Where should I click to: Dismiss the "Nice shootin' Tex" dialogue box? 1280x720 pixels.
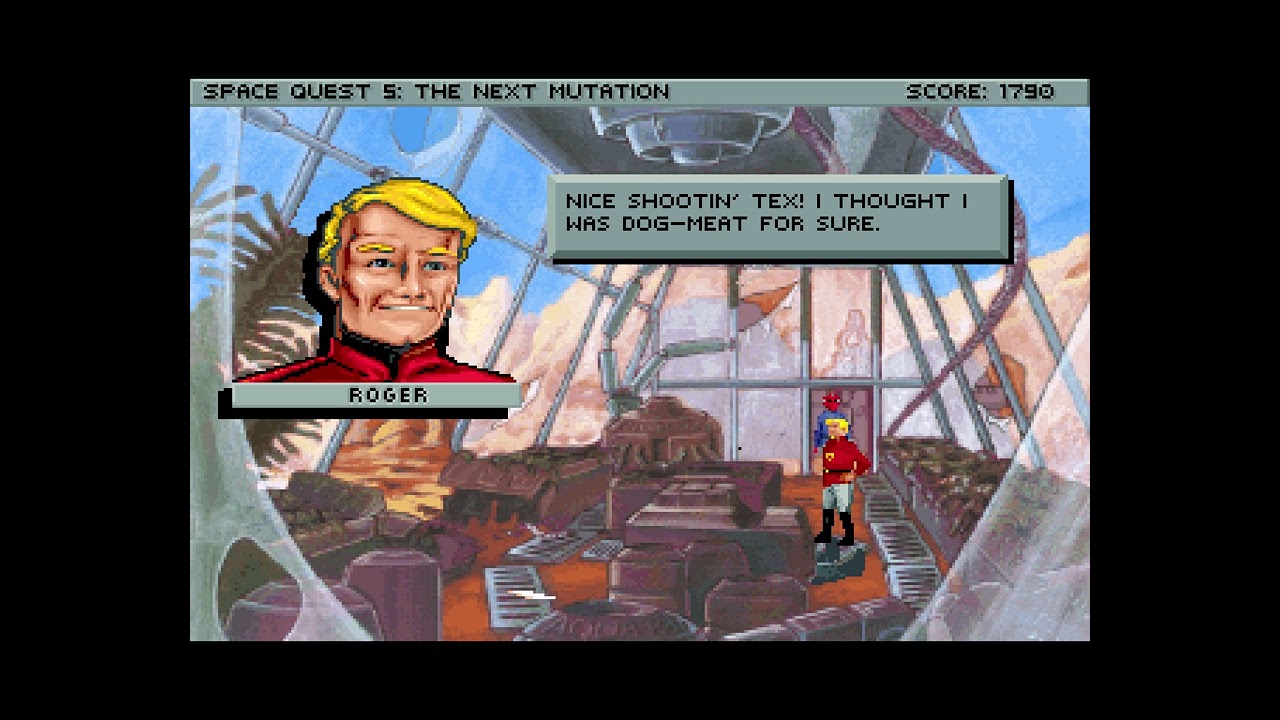coord(778,213)
